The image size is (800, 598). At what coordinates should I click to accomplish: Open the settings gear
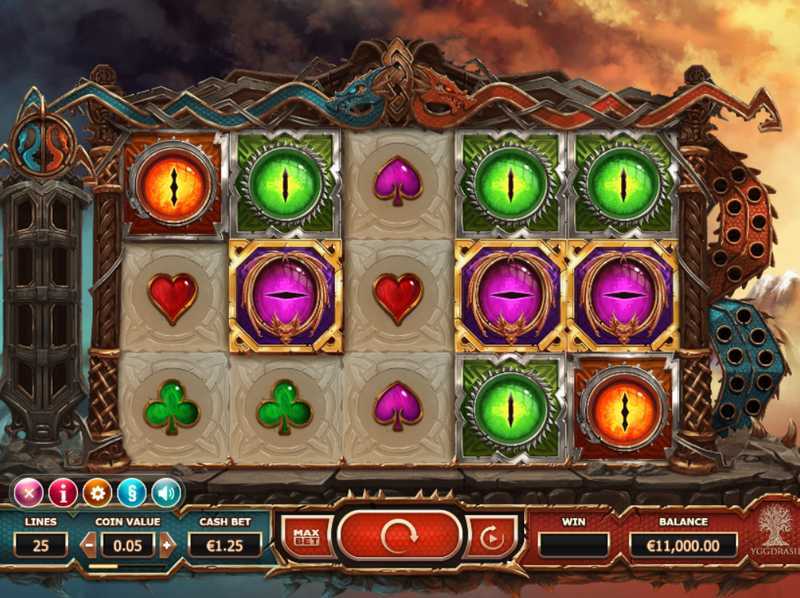[x=97, y=492]
